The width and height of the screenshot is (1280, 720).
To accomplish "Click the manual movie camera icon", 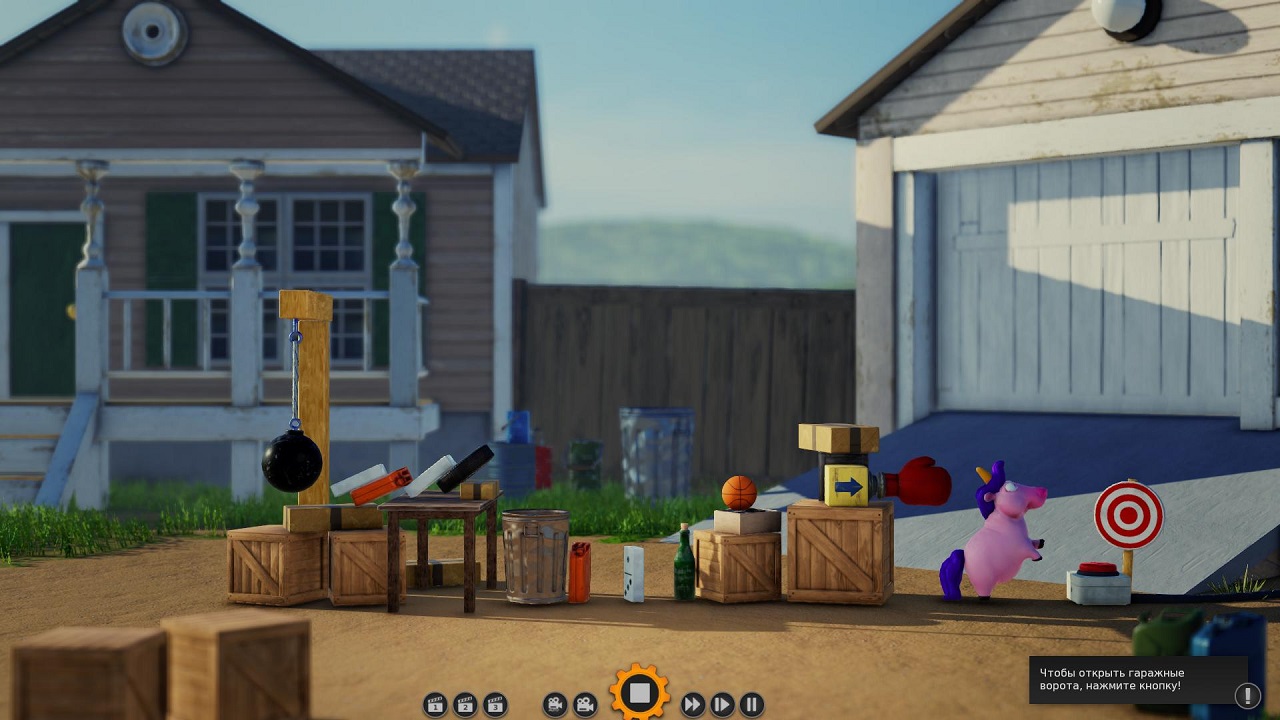I will [x=585, y=704].
